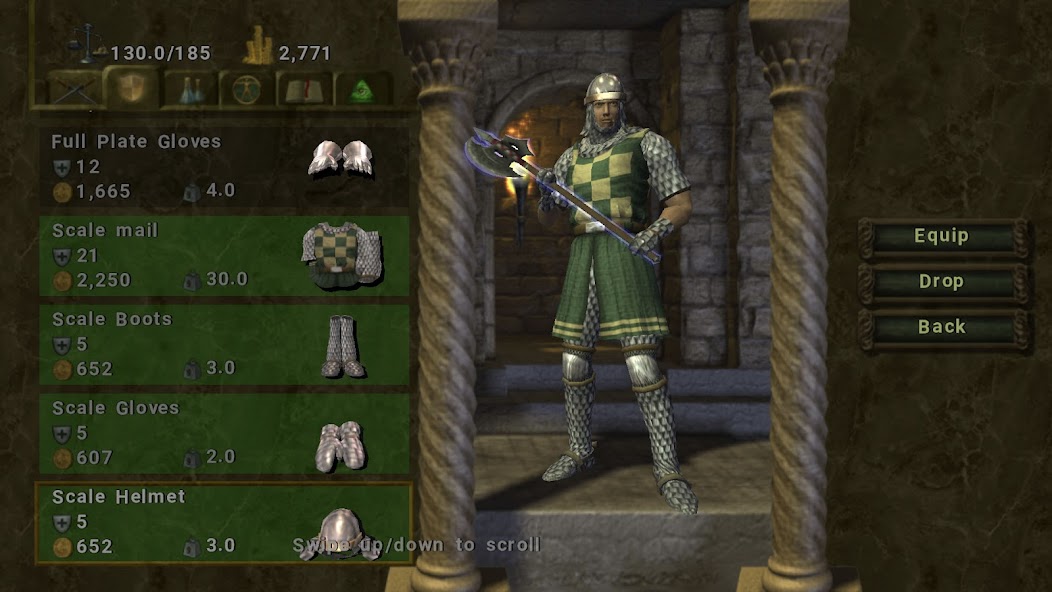Equip the selected item

(941, 237)
